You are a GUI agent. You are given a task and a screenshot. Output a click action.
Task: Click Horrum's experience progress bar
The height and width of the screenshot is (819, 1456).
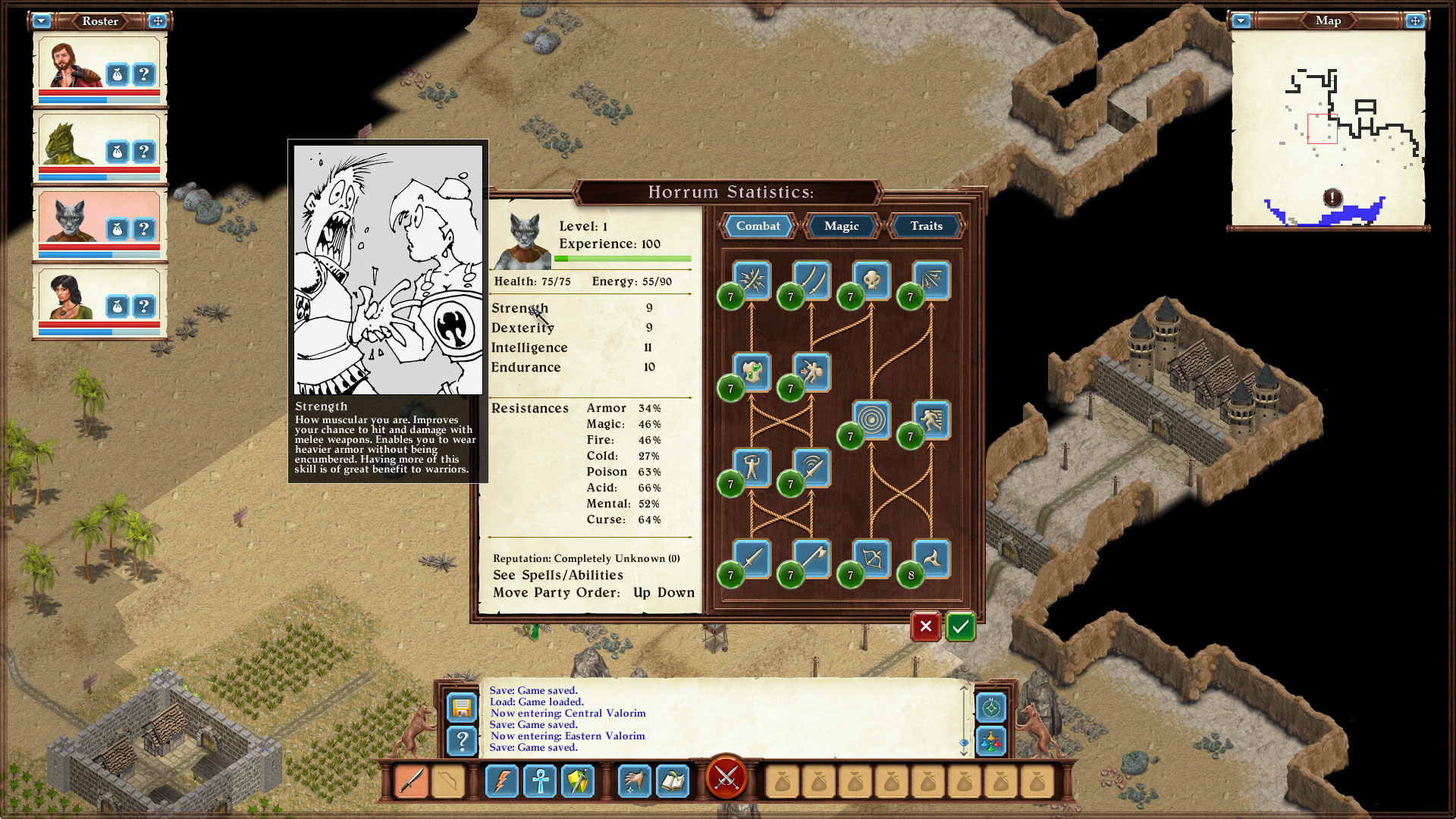[622, 258]
